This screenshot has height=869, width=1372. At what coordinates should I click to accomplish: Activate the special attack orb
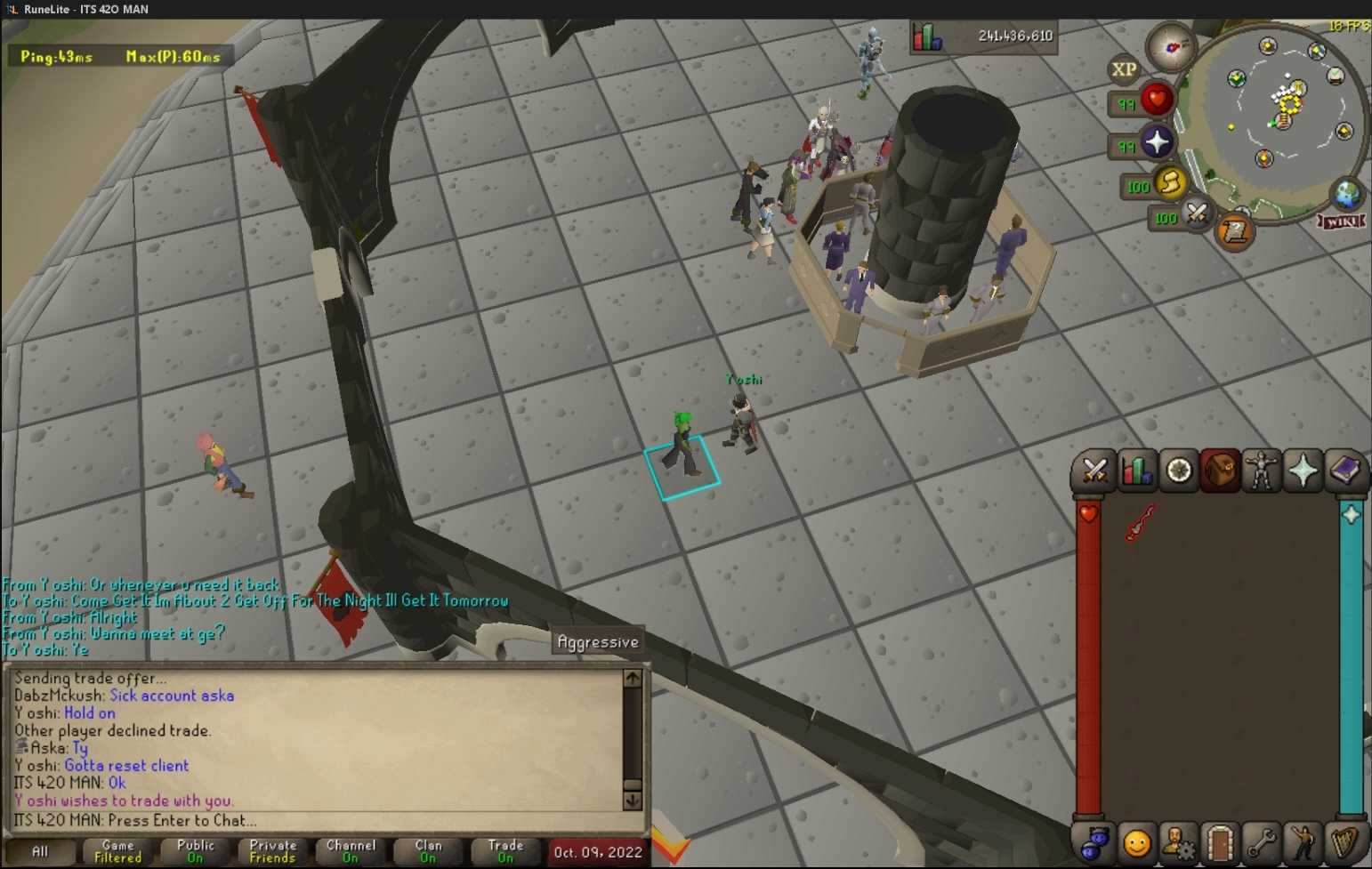tap(1197, 214)
